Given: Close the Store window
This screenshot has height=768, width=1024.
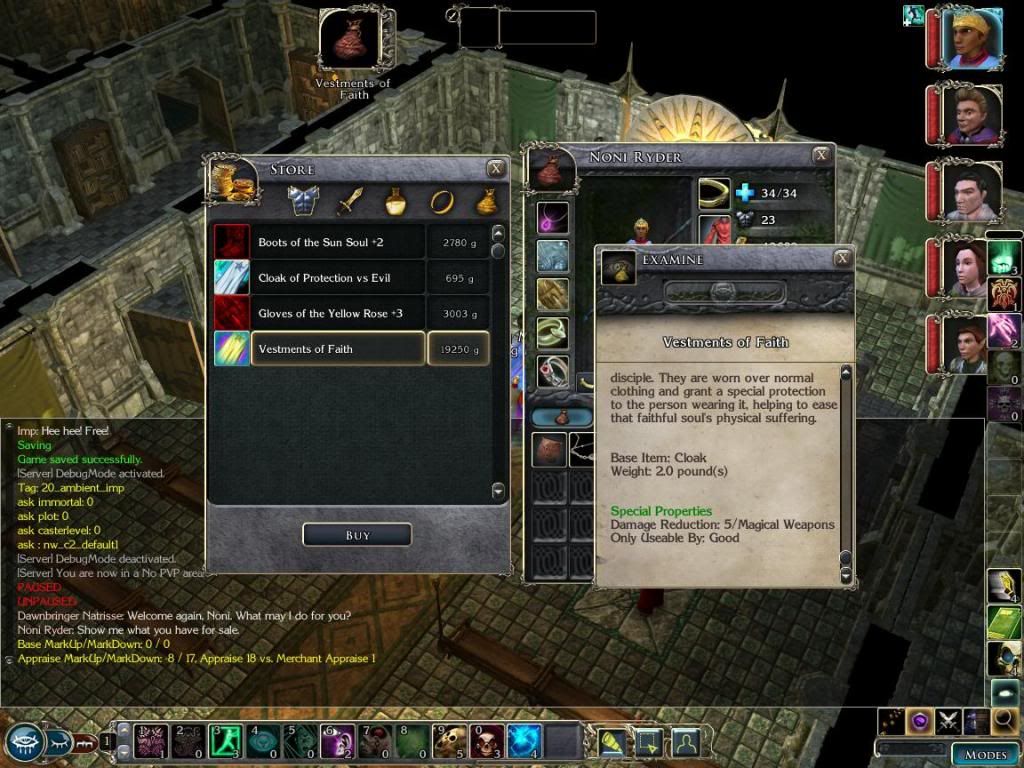Looking at the screenshot, I should click(x=495, y=168).
